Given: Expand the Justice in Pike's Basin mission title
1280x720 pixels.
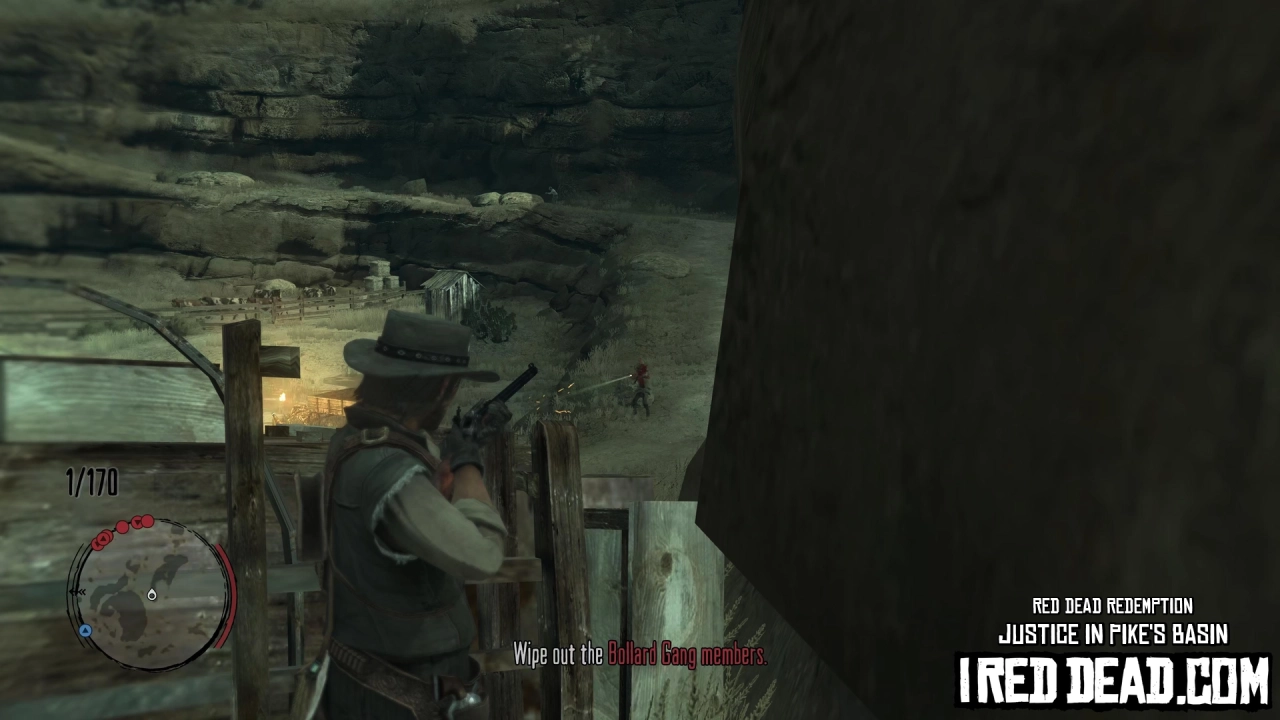Looking at the screenshot, I should pos(1113,632).
